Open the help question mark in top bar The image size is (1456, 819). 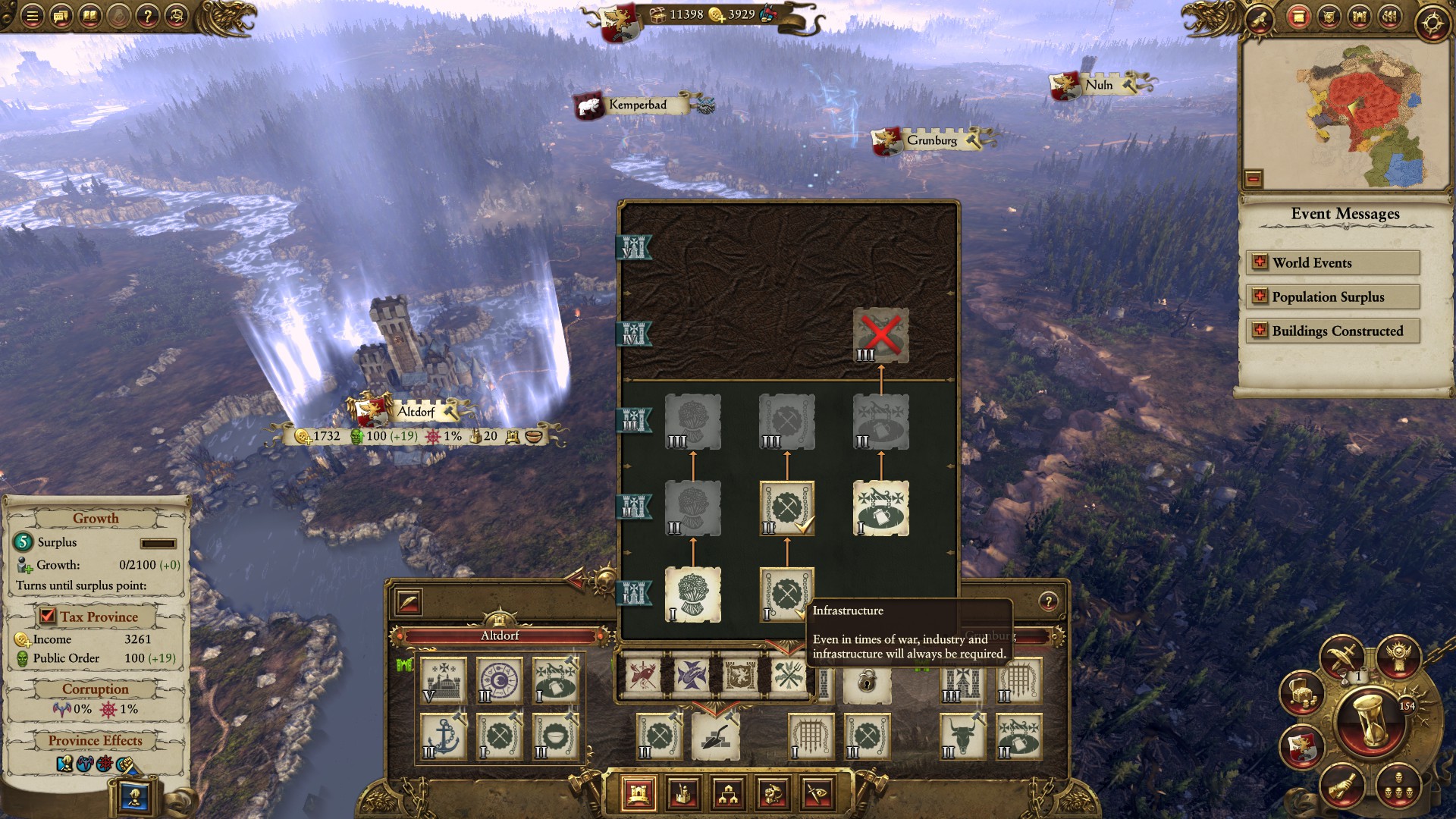[148, 16]
